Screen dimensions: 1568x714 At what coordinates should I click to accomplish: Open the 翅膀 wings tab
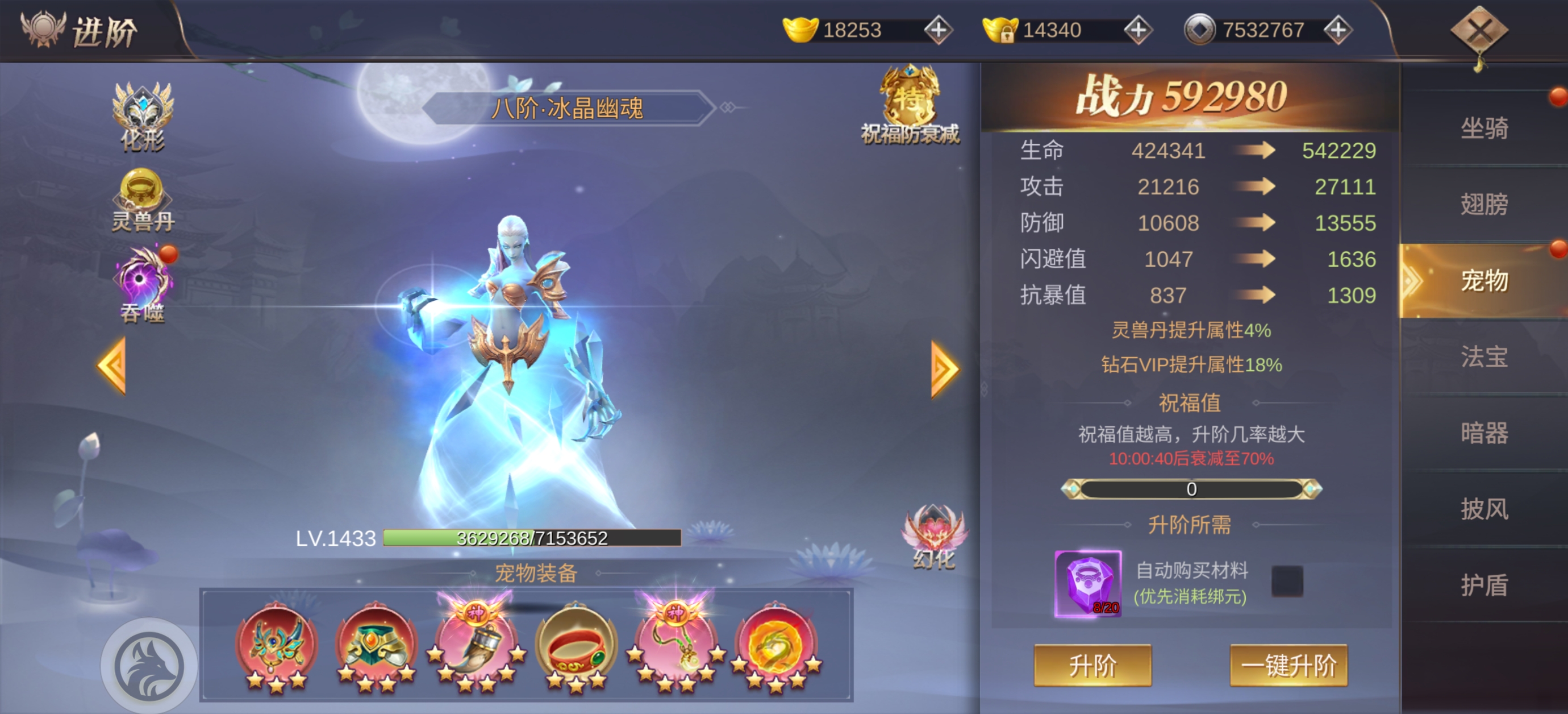[1484, 204]
